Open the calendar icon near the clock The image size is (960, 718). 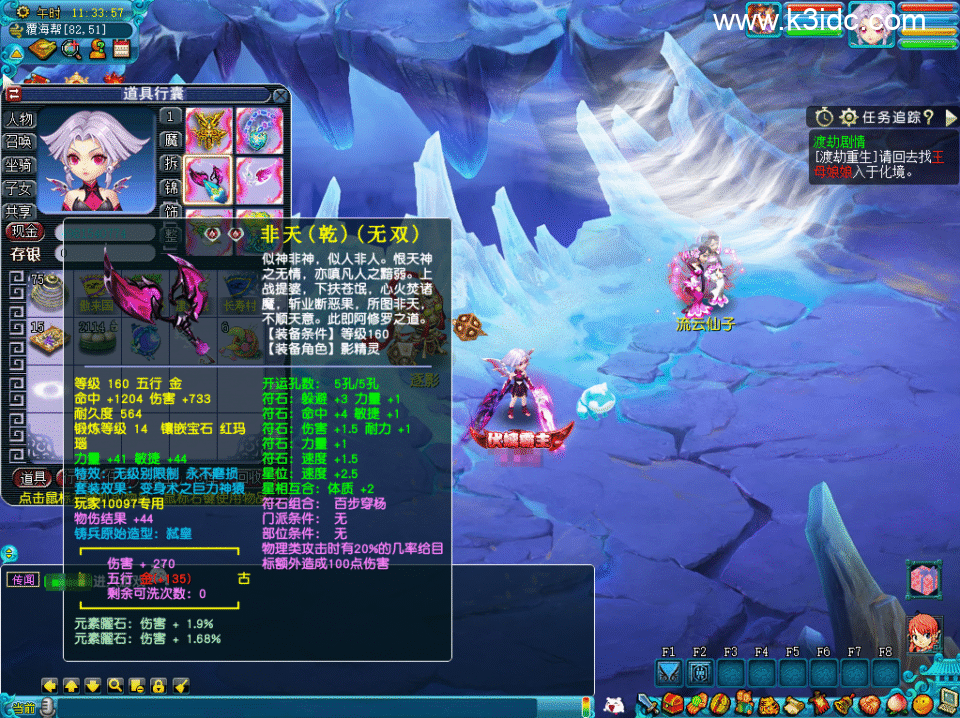(x=123, y=48)
